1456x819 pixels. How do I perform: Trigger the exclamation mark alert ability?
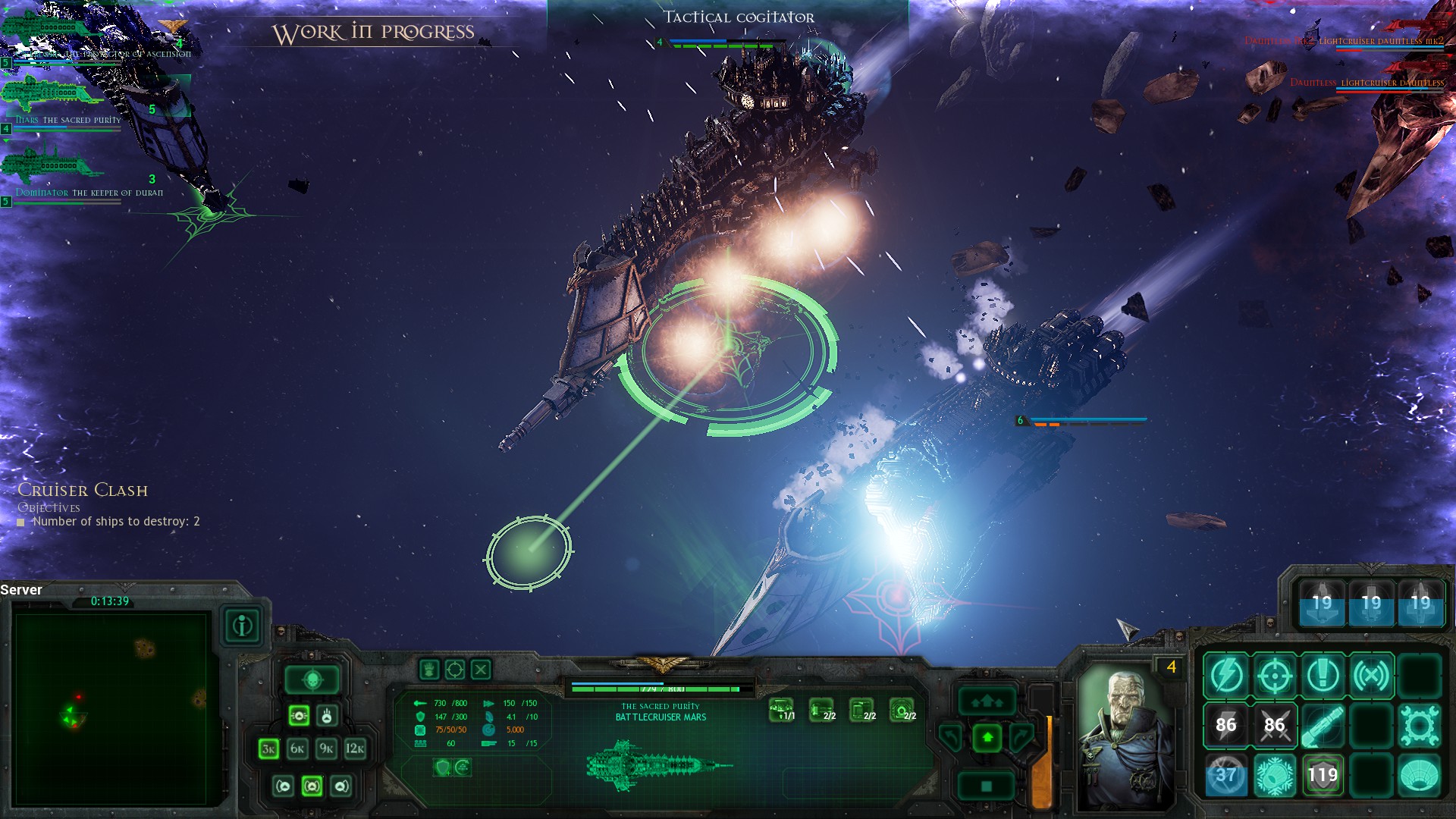click(1323, 675)
